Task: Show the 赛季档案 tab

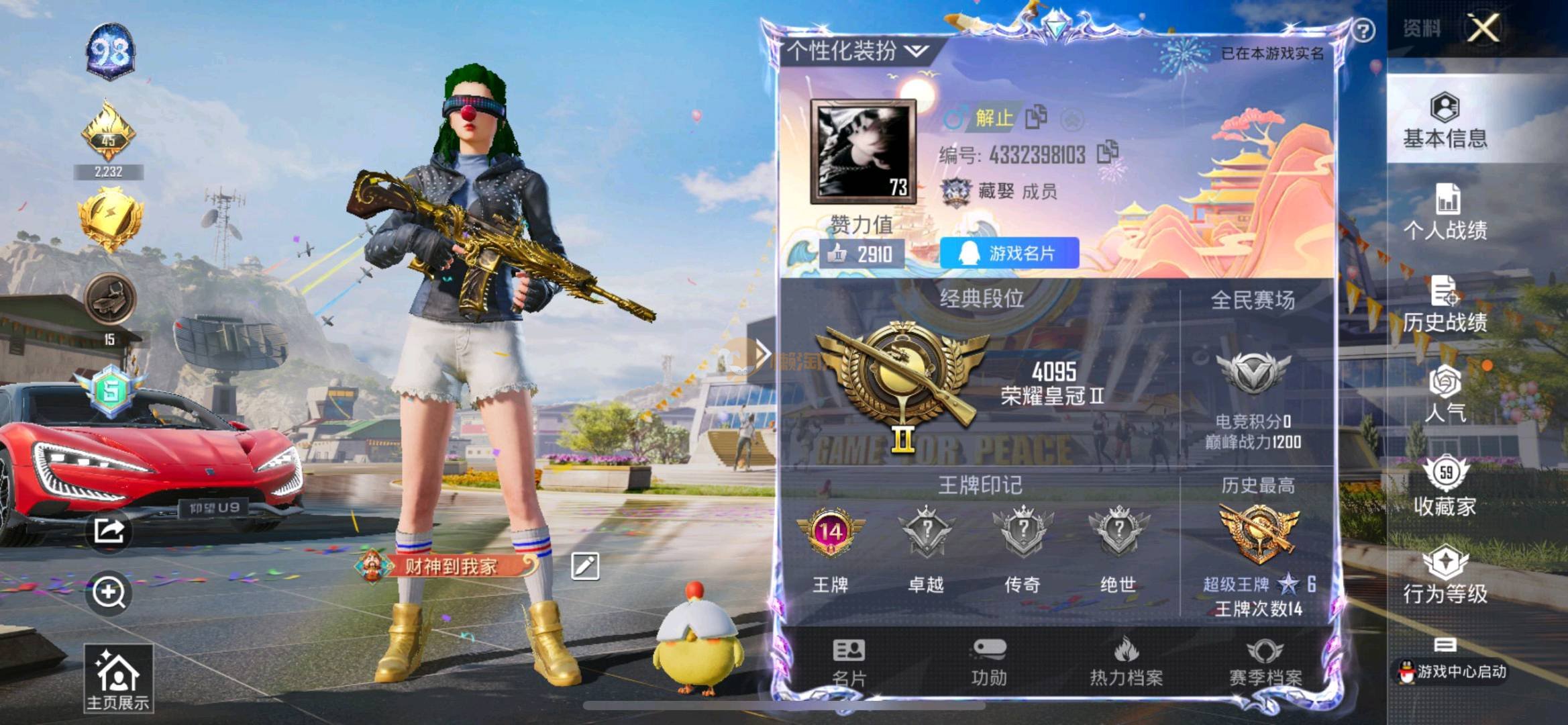Action: point(1265,662)
